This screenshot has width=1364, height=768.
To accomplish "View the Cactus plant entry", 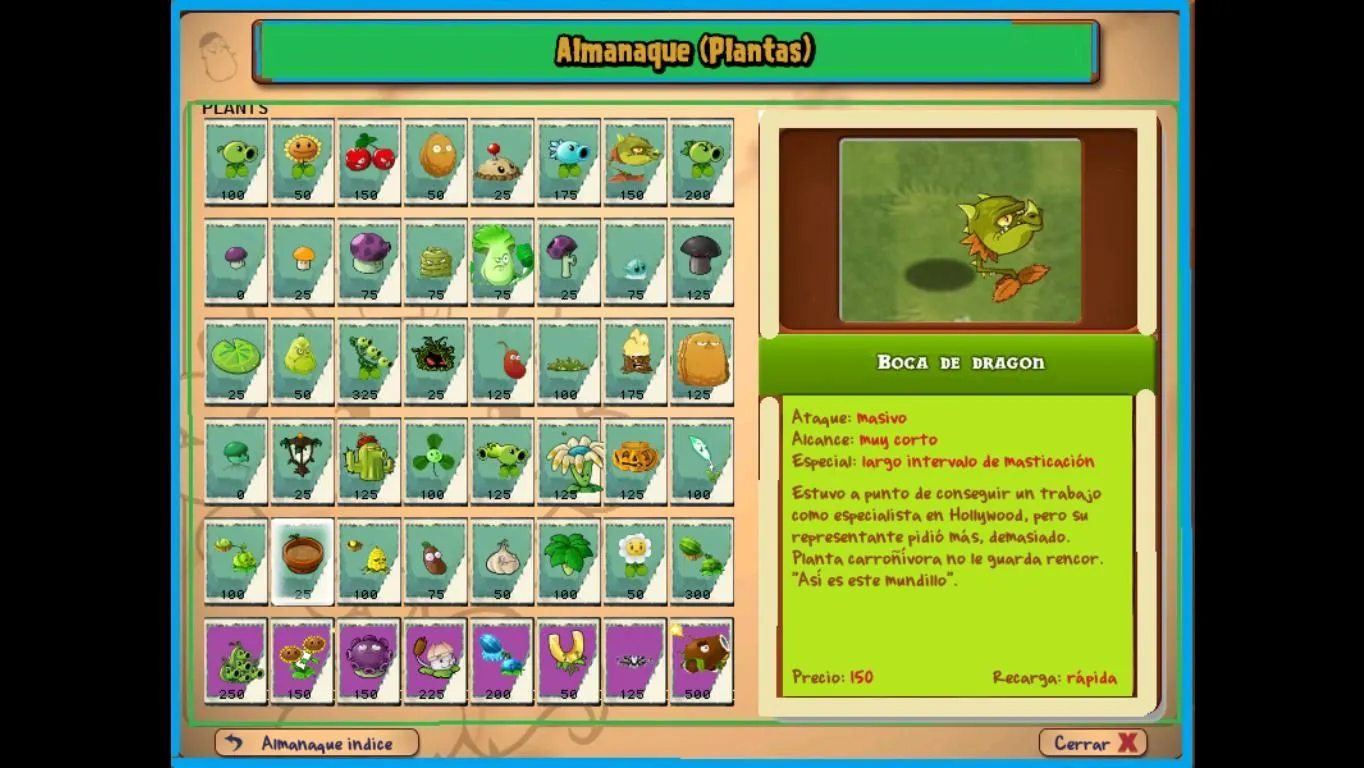I will pyautogui.click(x=368, y=460).
